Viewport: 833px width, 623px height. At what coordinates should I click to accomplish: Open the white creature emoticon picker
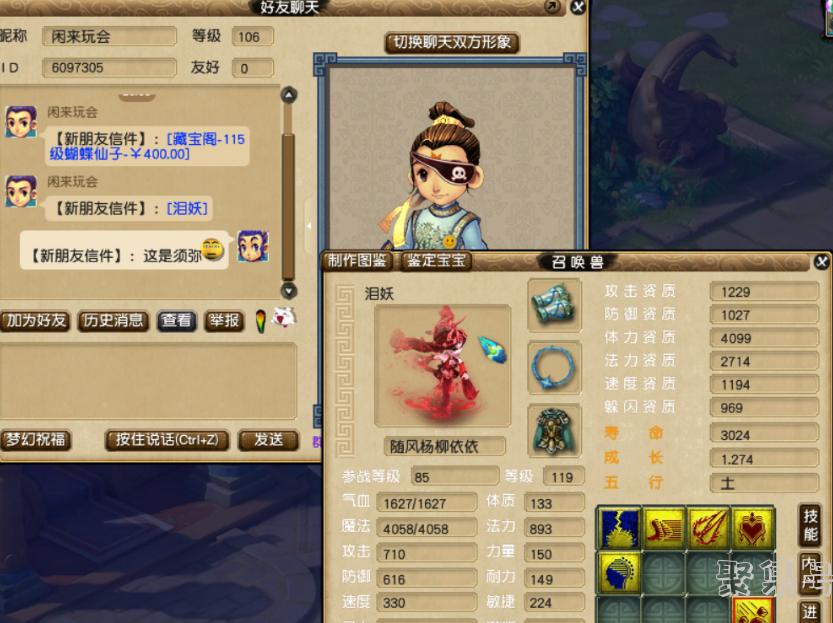coord(285,319)
